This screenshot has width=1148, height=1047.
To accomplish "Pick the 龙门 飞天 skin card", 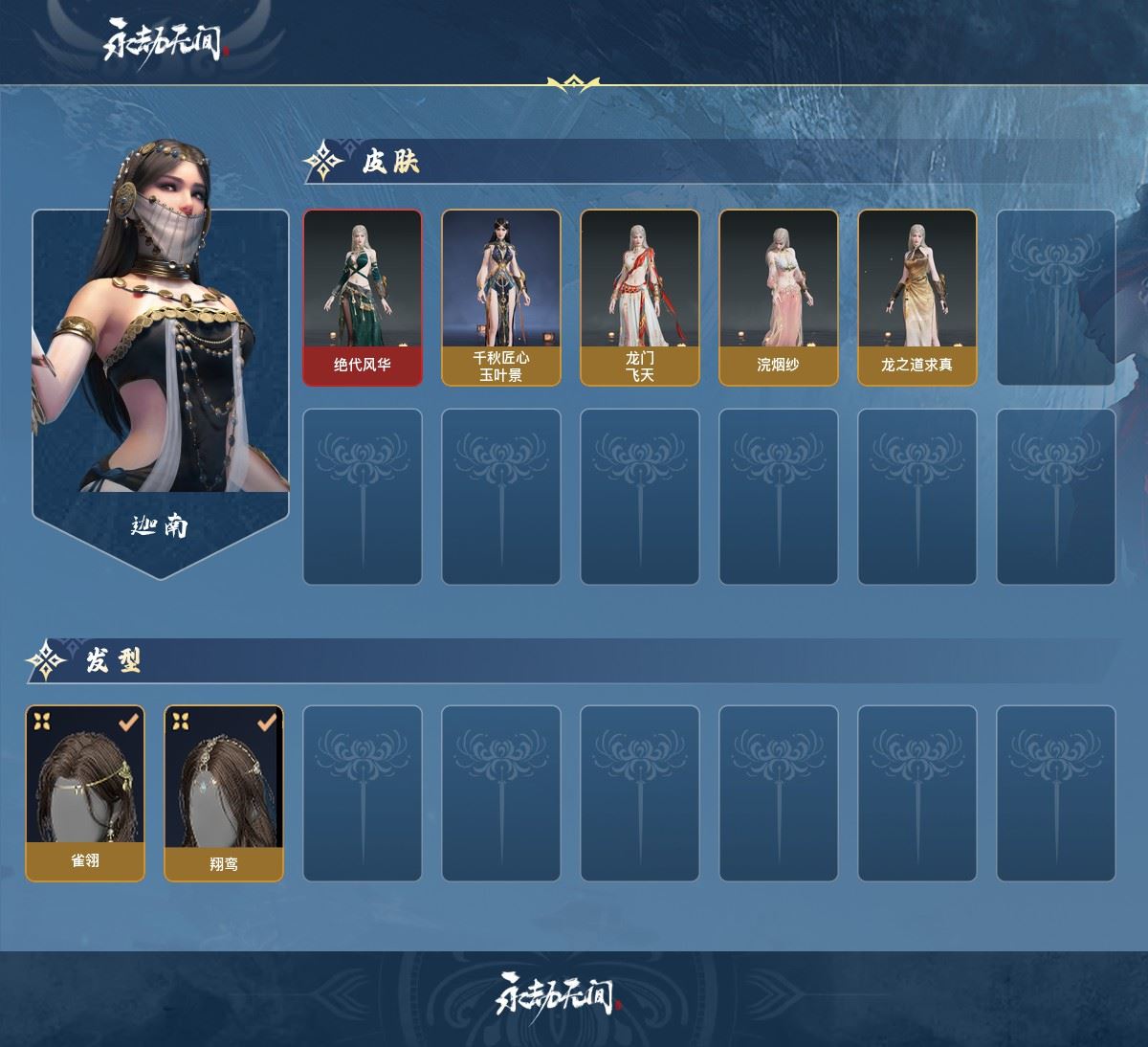I will 639,298.
